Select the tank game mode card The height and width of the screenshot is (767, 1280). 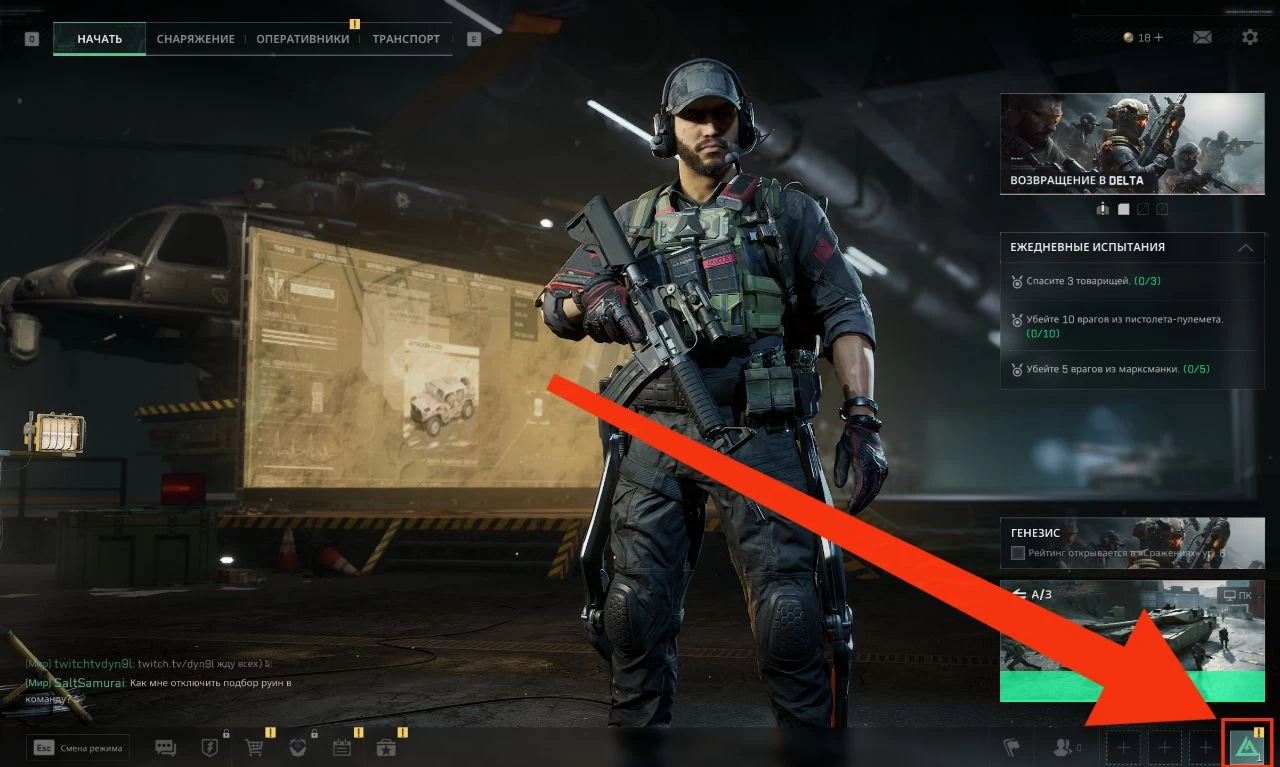(1132, 640)
